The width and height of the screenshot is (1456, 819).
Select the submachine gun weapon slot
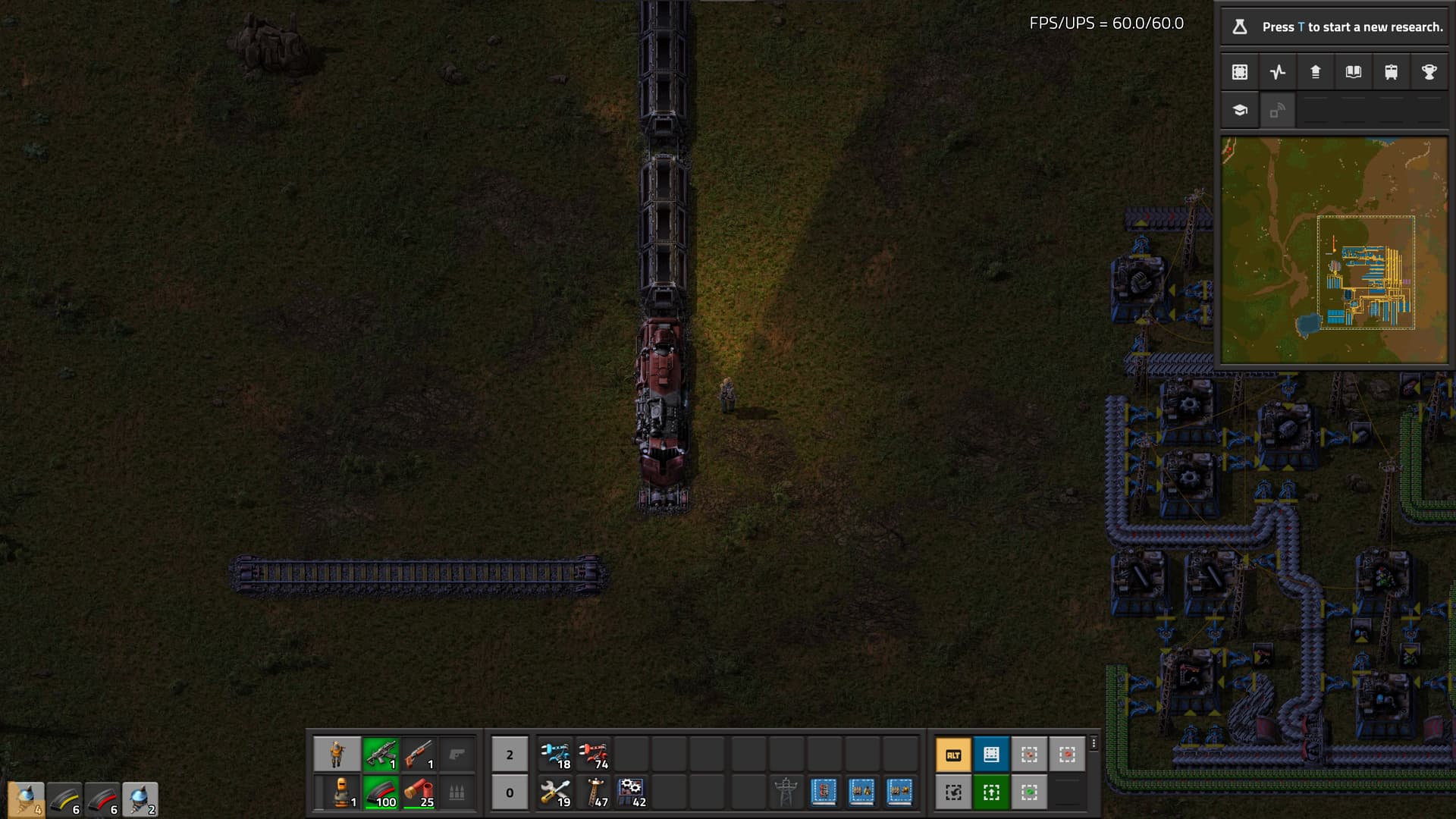pos(381,755)
